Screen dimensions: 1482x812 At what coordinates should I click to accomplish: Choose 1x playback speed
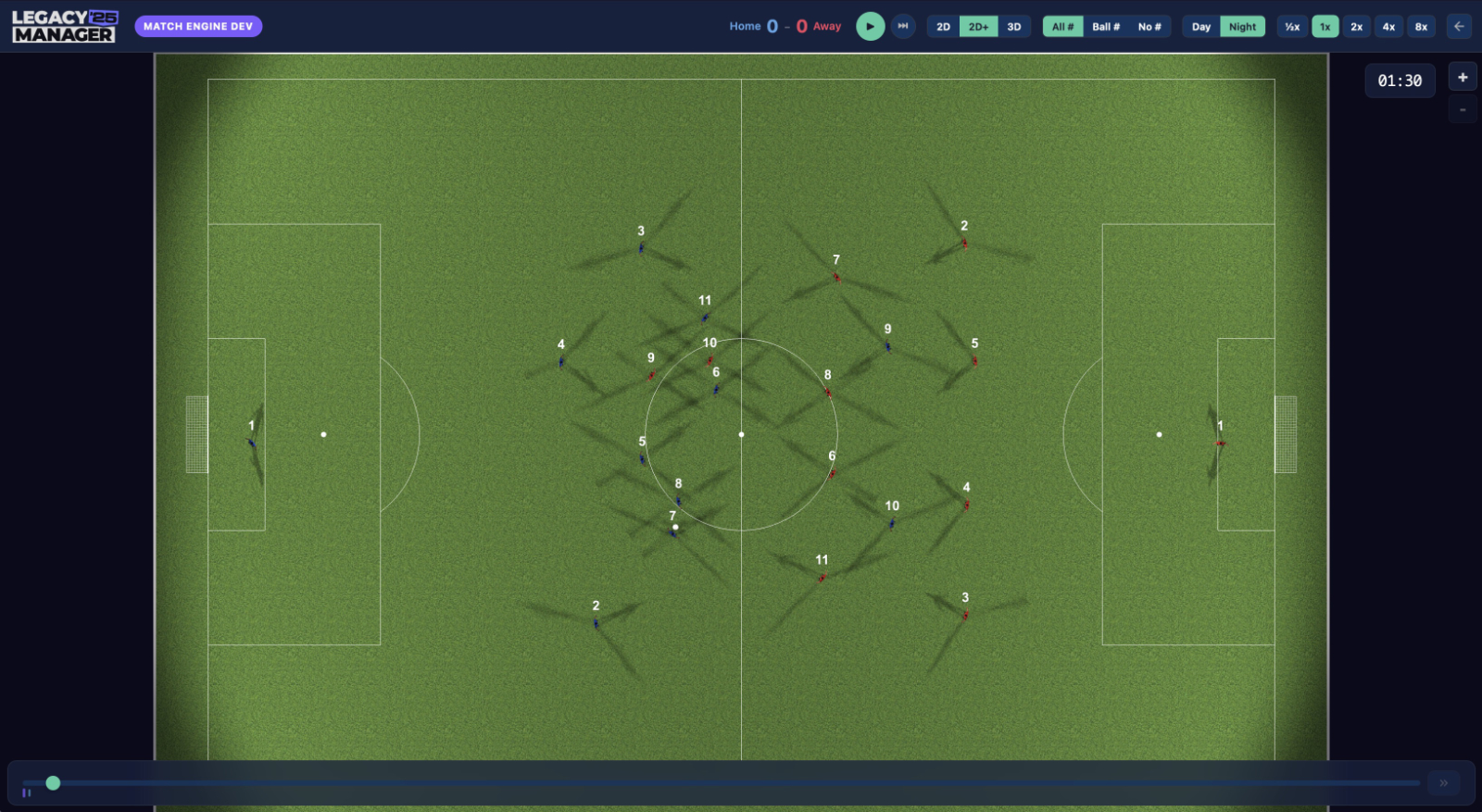coord(1325,27)
